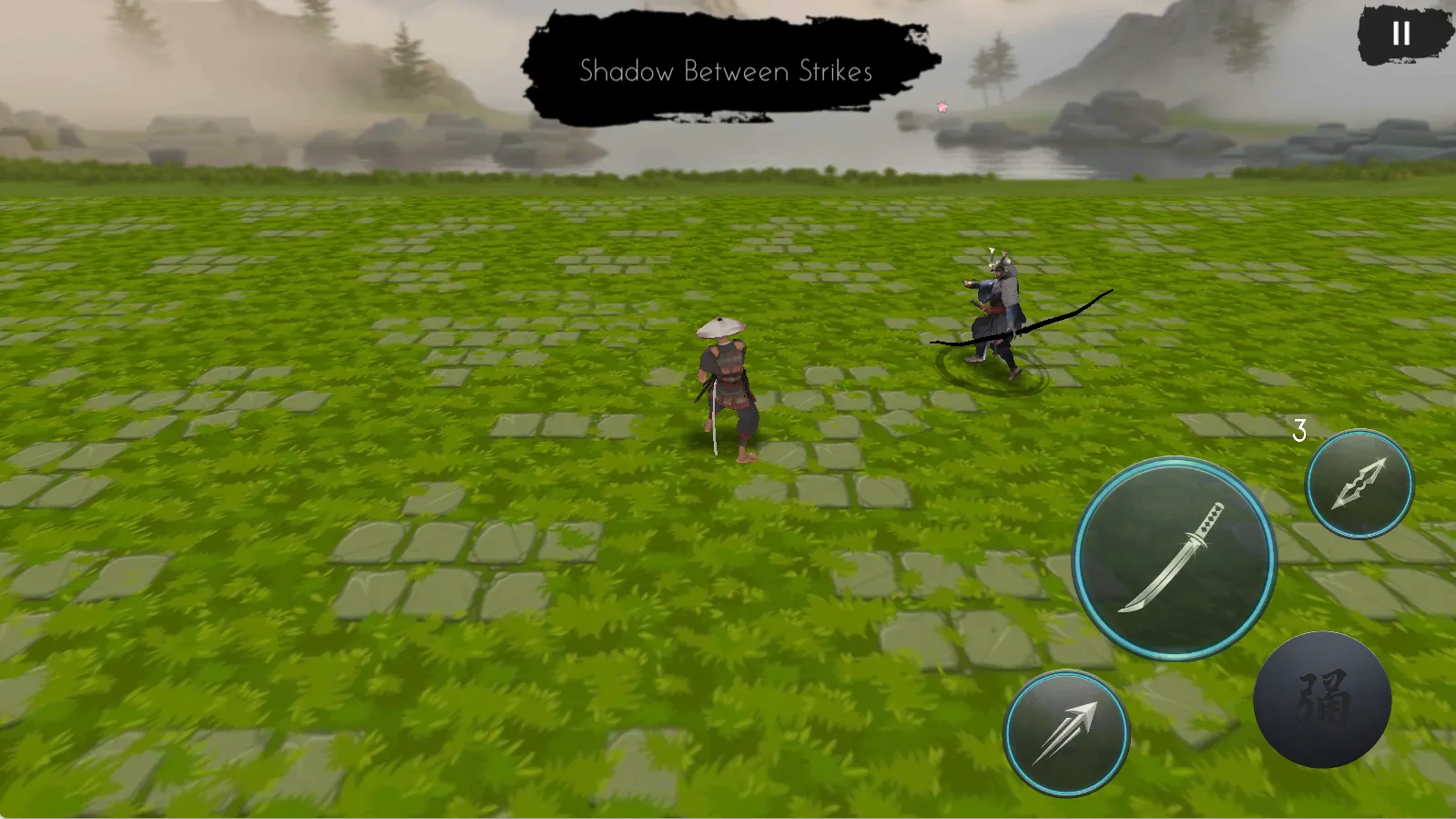Activate the dash arrow ability

point(1066,733)
